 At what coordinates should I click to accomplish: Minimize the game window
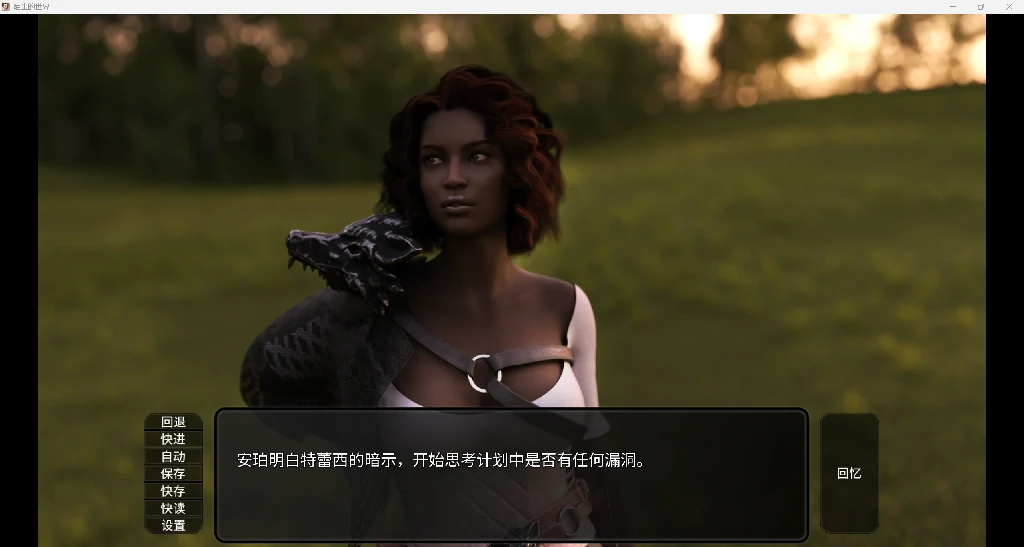[x=952, y=6]
